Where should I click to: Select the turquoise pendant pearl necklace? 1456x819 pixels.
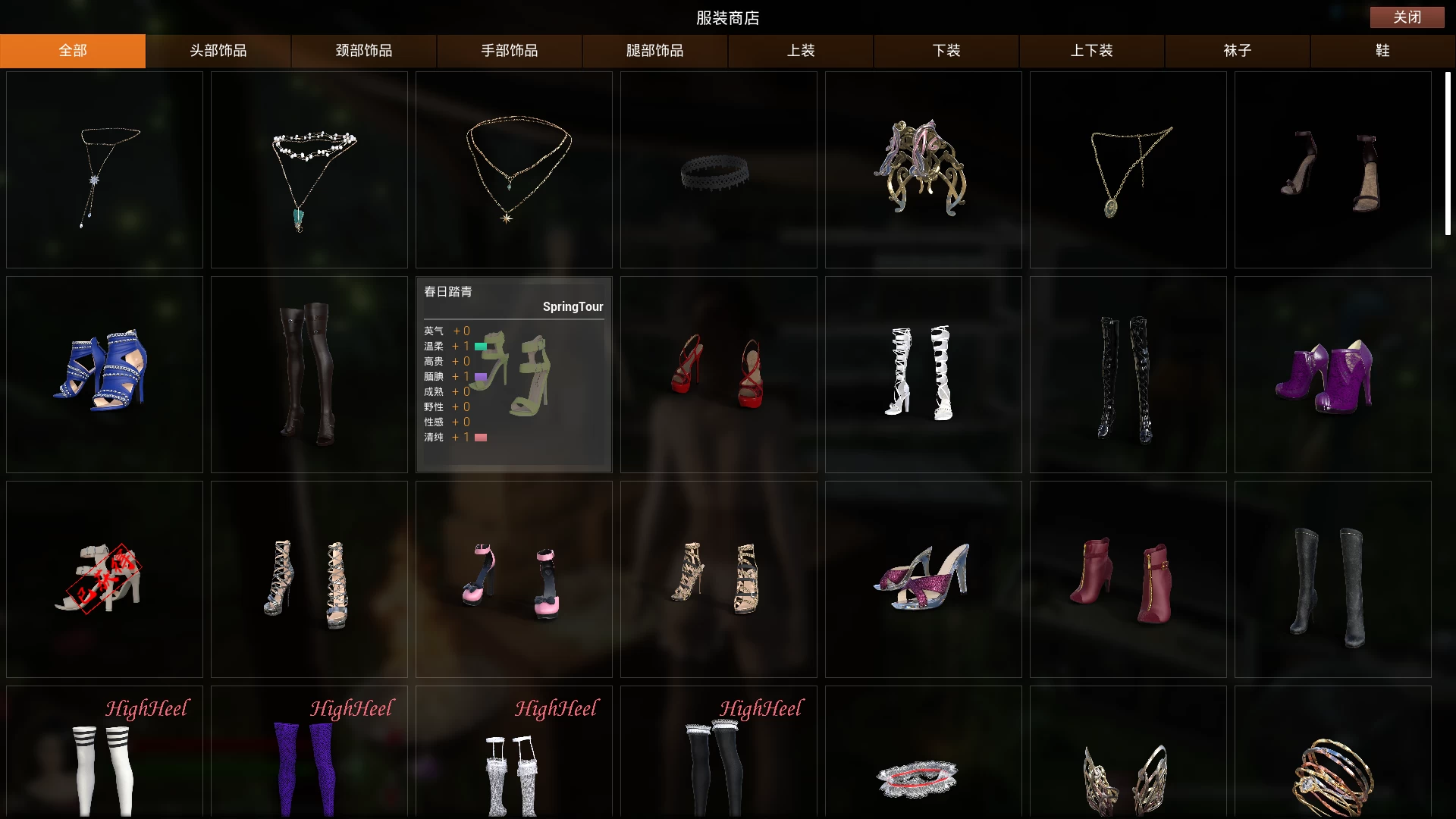pos(309,171)
